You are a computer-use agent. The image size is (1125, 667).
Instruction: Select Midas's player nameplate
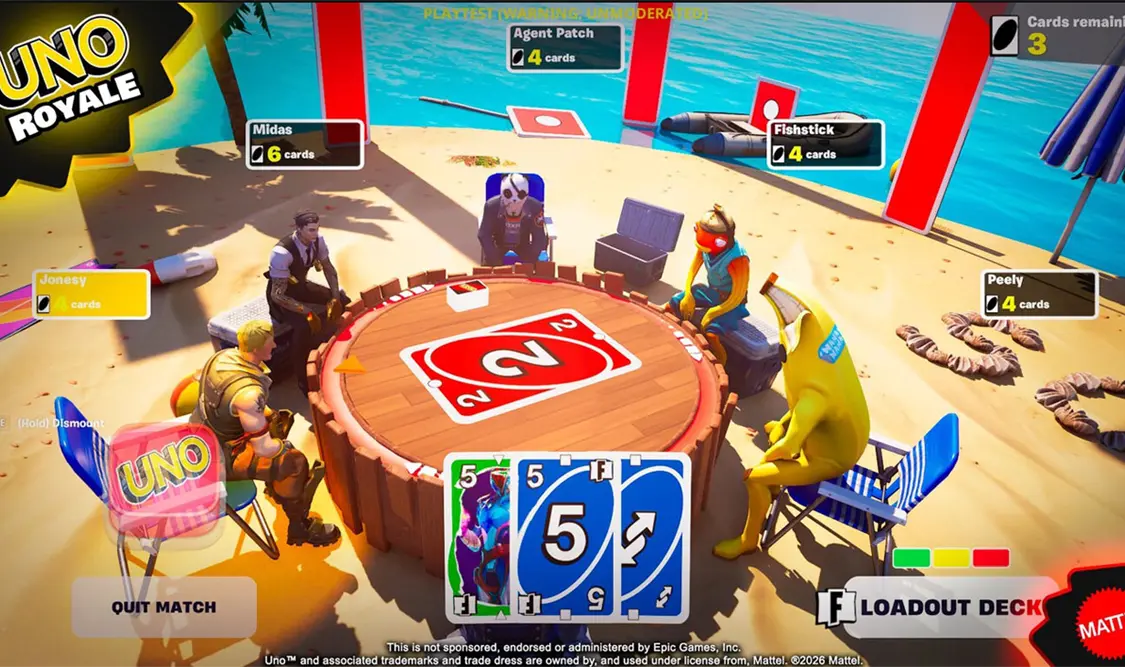click(x=304, y=144)
